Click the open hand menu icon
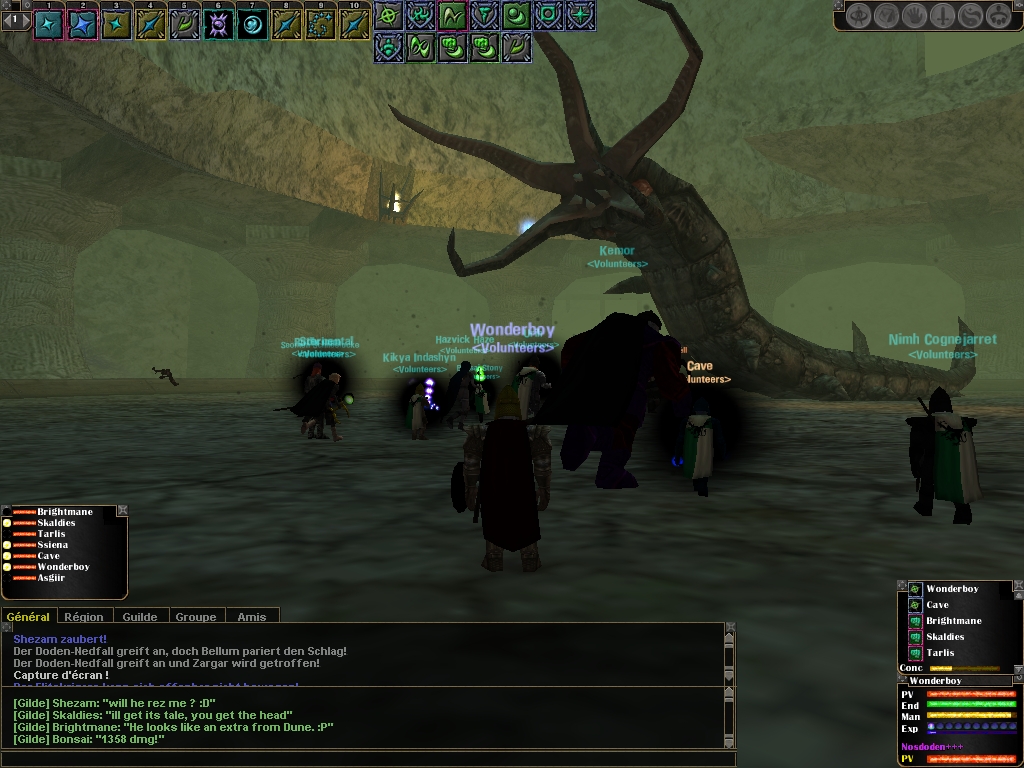 click(x=914, y=16)
